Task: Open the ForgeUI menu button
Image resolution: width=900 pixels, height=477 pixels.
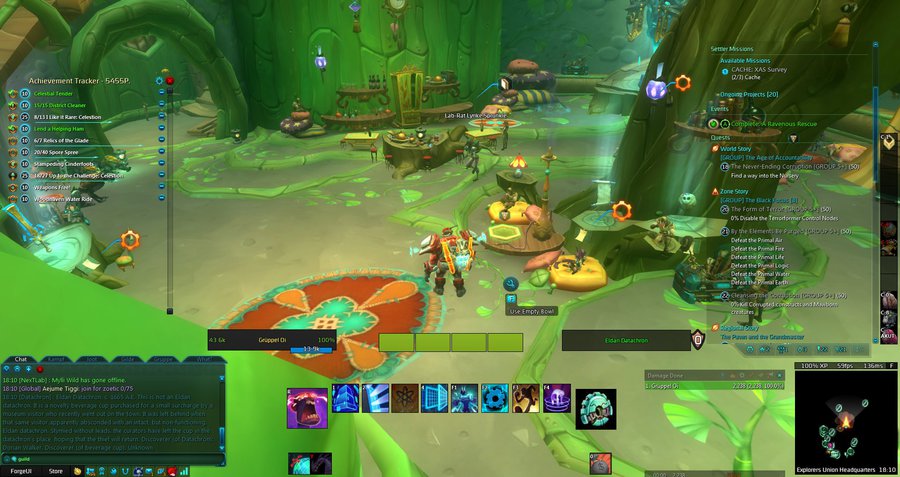Action: [x=20, y=471]
